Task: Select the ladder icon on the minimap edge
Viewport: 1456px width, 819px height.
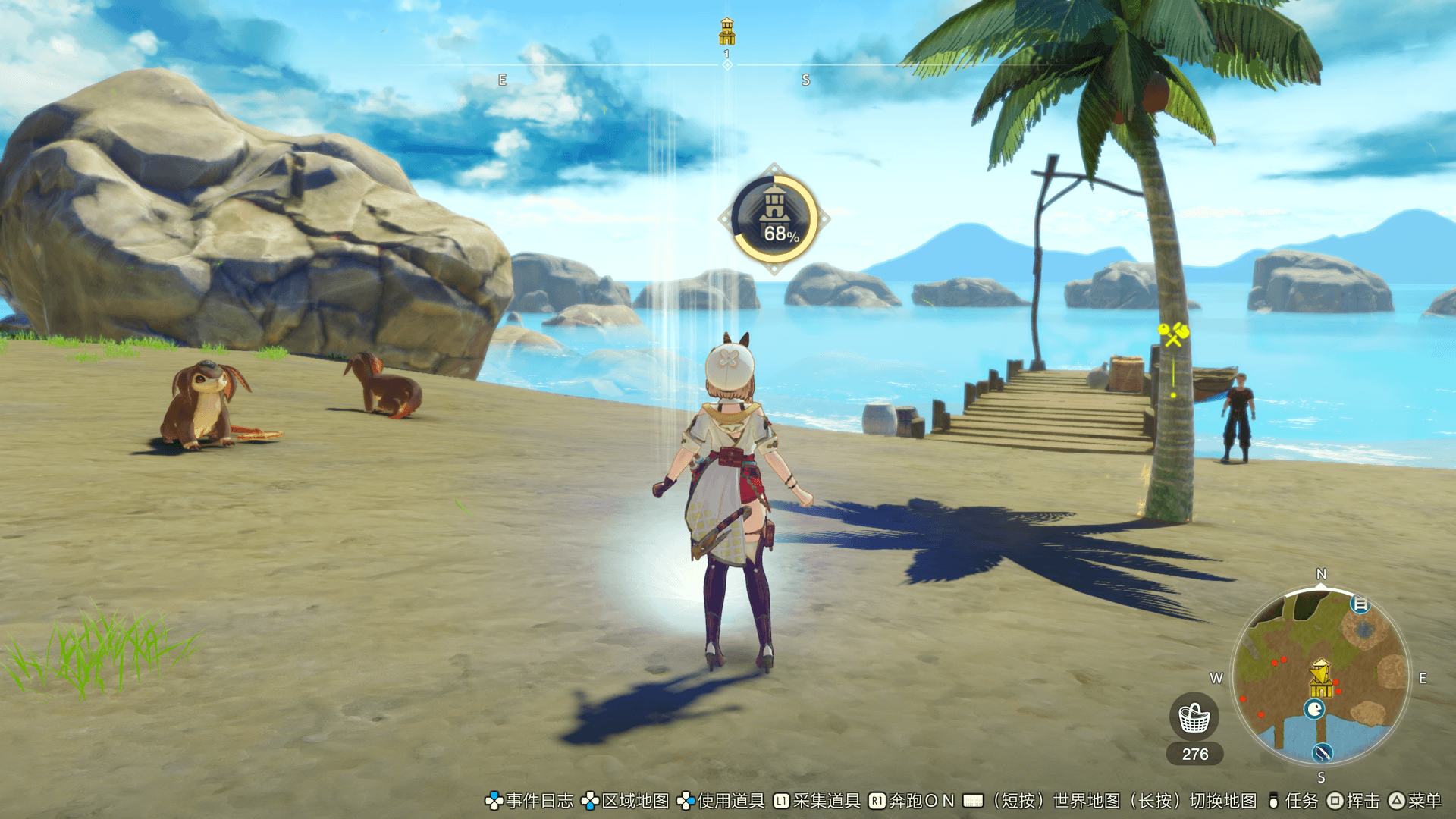Action: coord(1360,604)
